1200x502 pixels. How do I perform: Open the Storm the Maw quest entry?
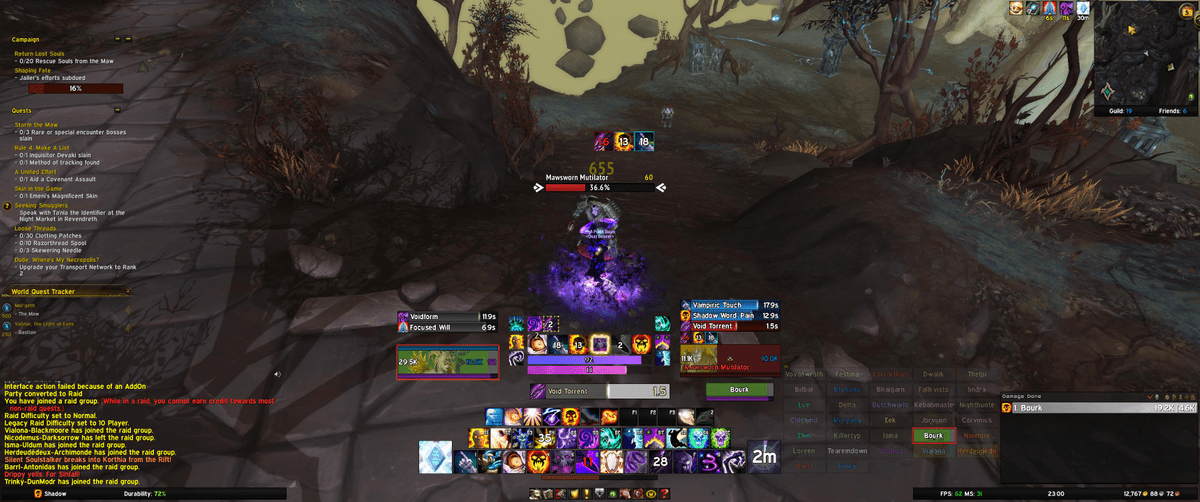[x=36, y=125]
